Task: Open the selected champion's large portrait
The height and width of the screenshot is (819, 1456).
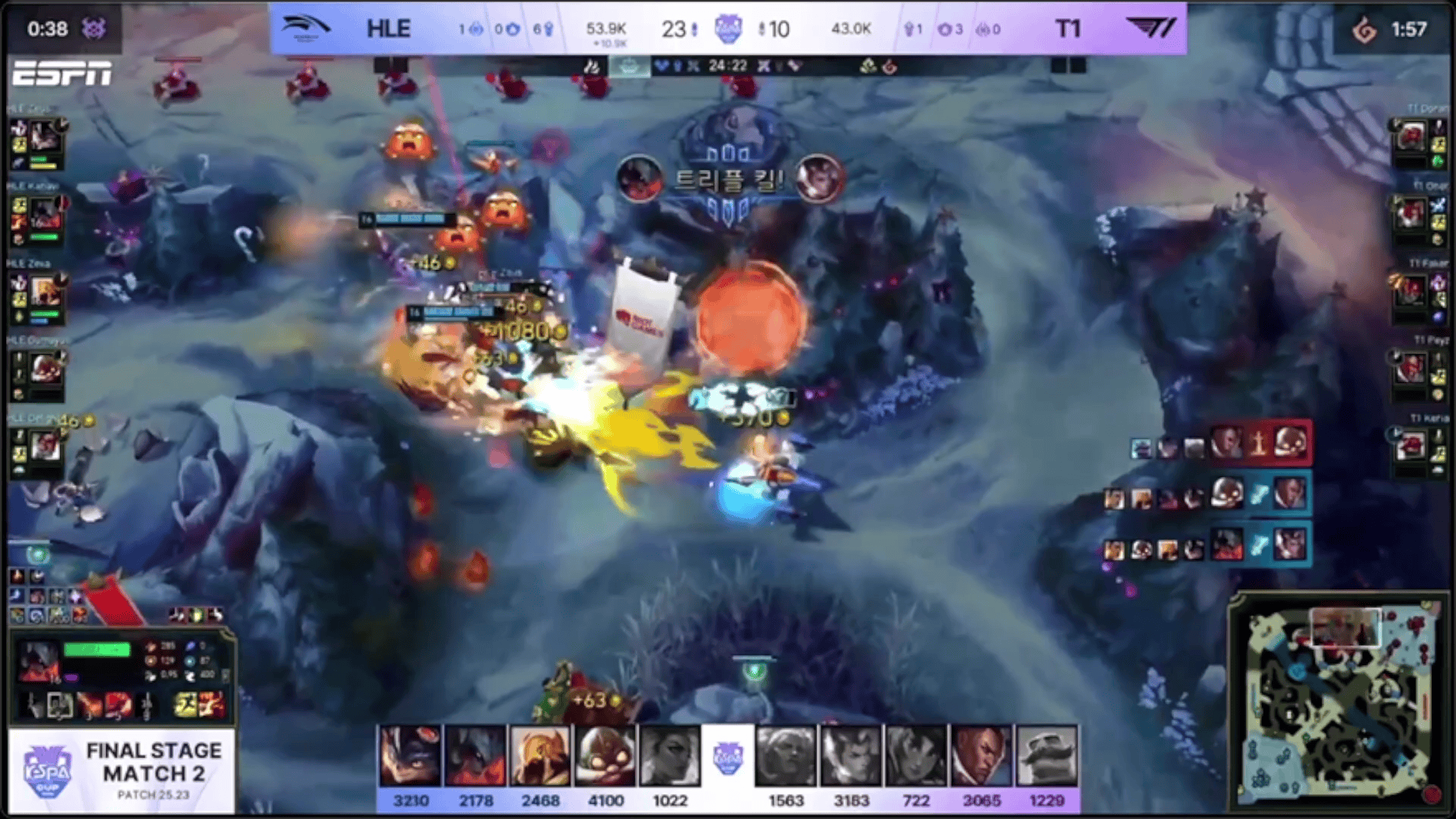Action: pos(39,661)
